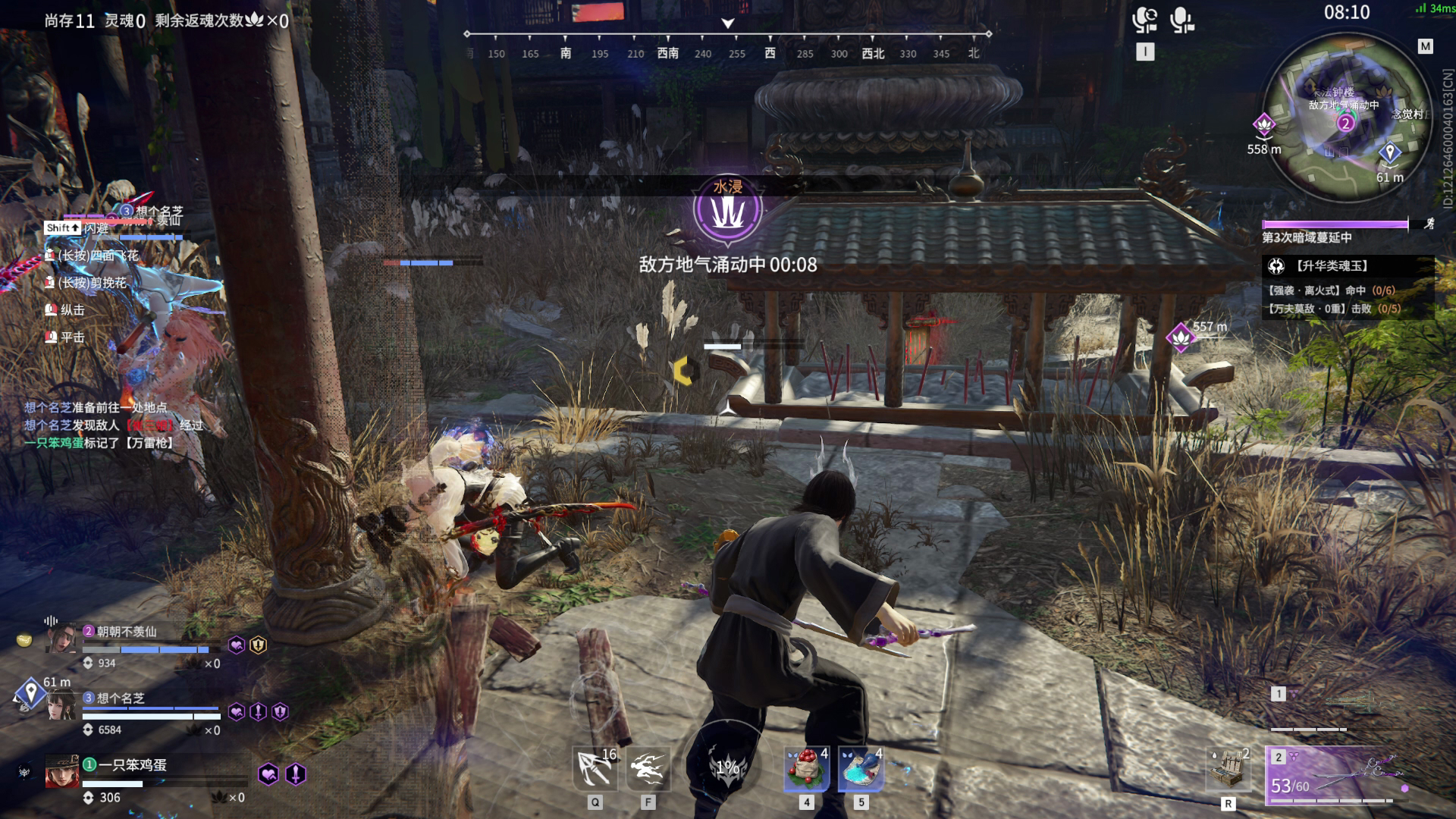Screen dimensions: 1456x819
Task: Use the grappling hook slot
Action: pos(595,769)
